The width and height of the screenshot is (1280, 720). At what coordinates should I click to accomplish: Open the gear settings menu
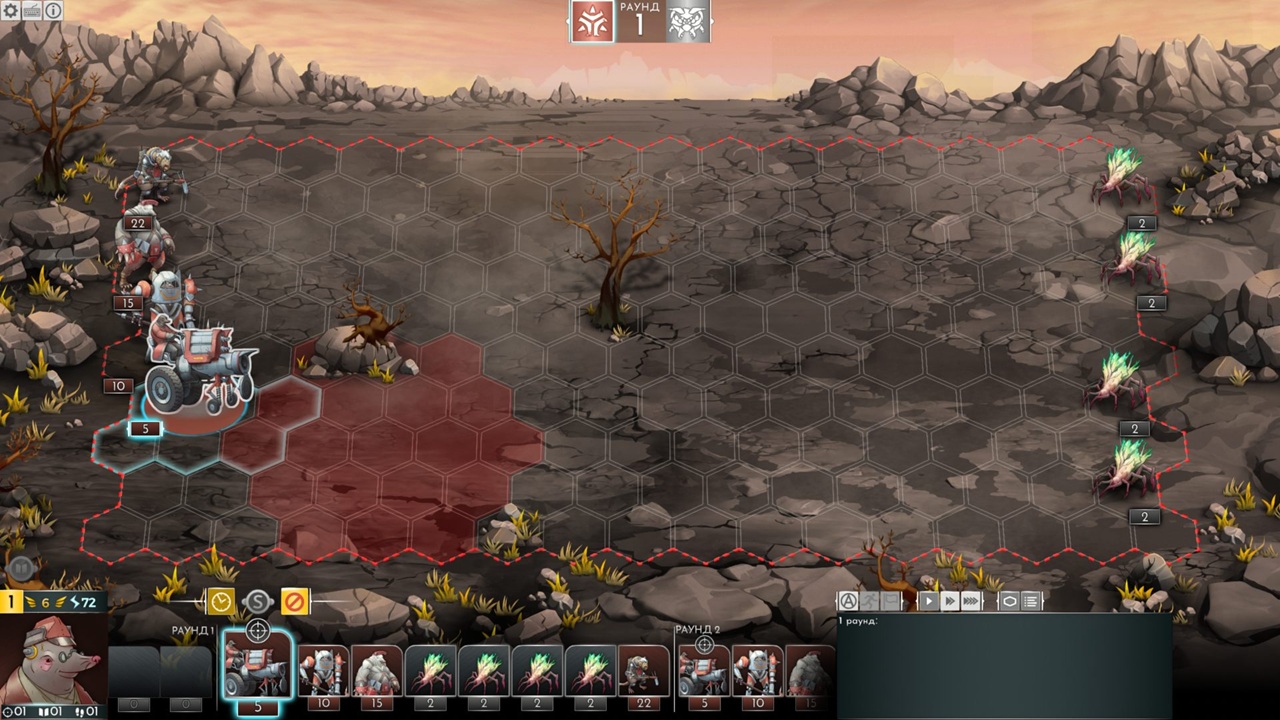pos(10,10)
